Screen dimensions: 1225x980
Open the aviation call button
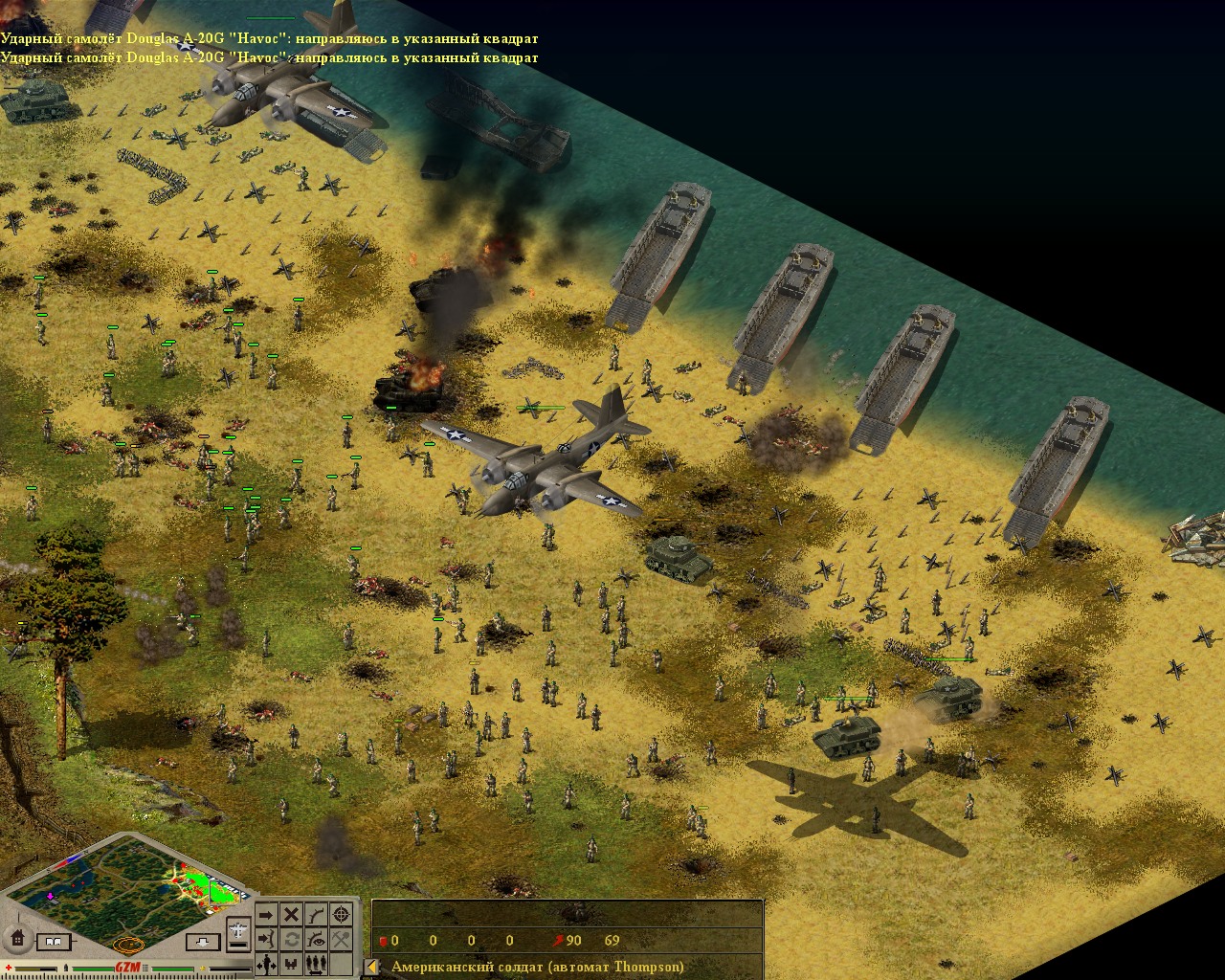[x=240, y=928]
